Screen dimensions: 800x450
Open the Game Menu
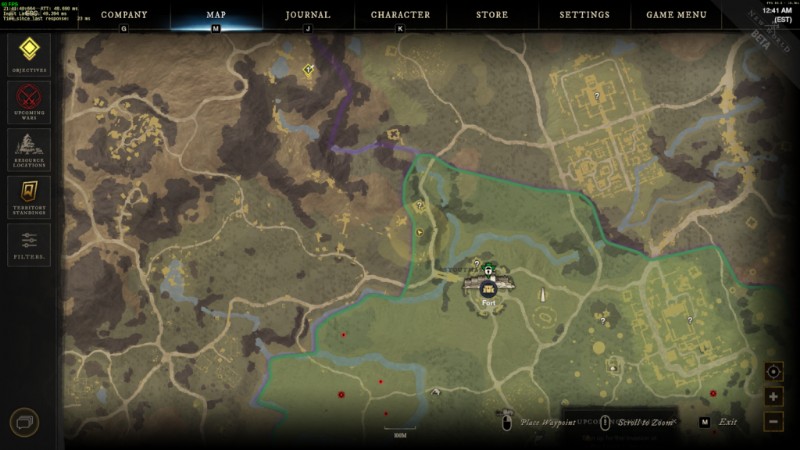coord(677,15)
